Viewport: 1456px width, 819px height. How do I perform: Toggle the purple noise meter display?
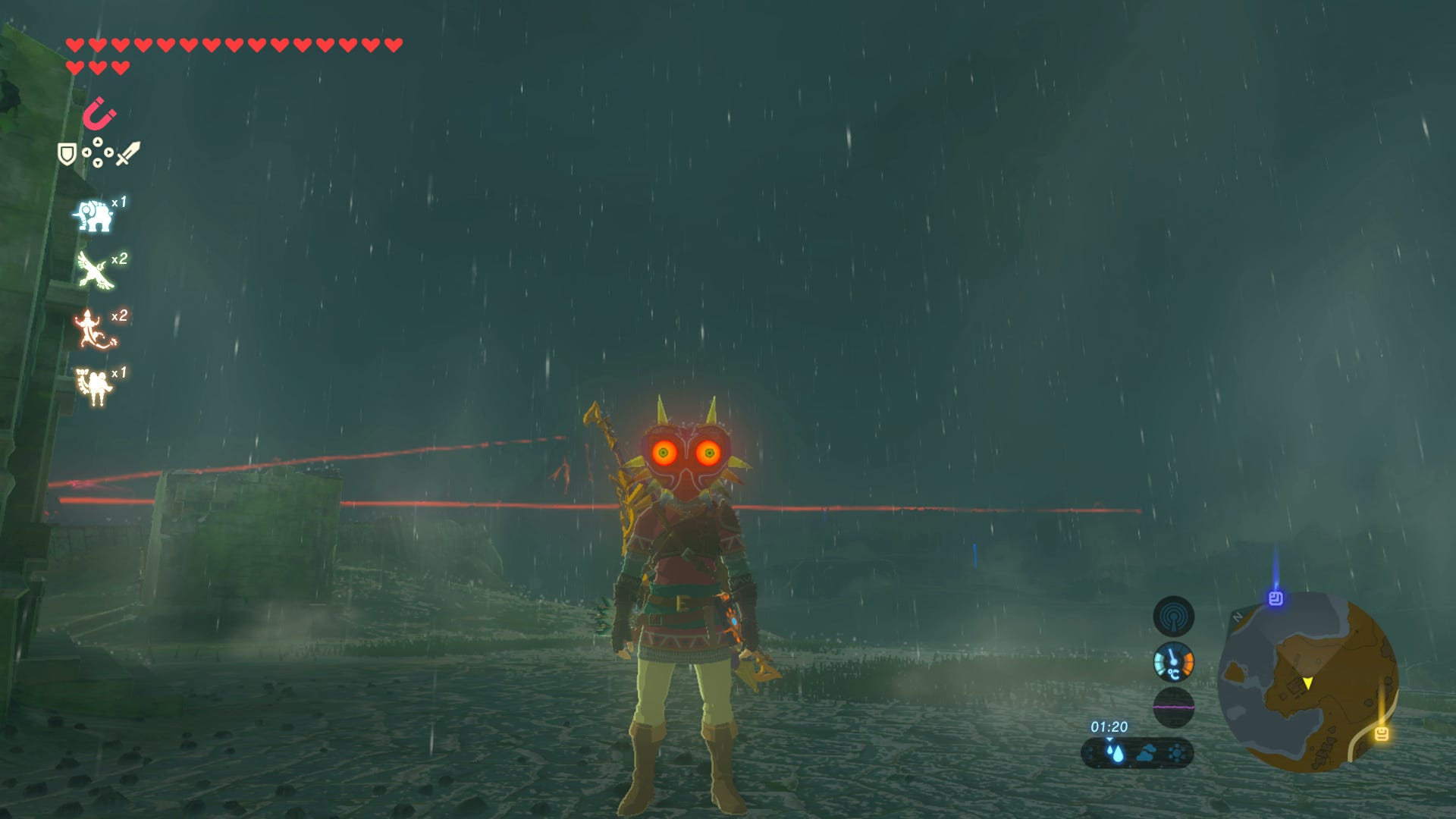(1175, 706)
